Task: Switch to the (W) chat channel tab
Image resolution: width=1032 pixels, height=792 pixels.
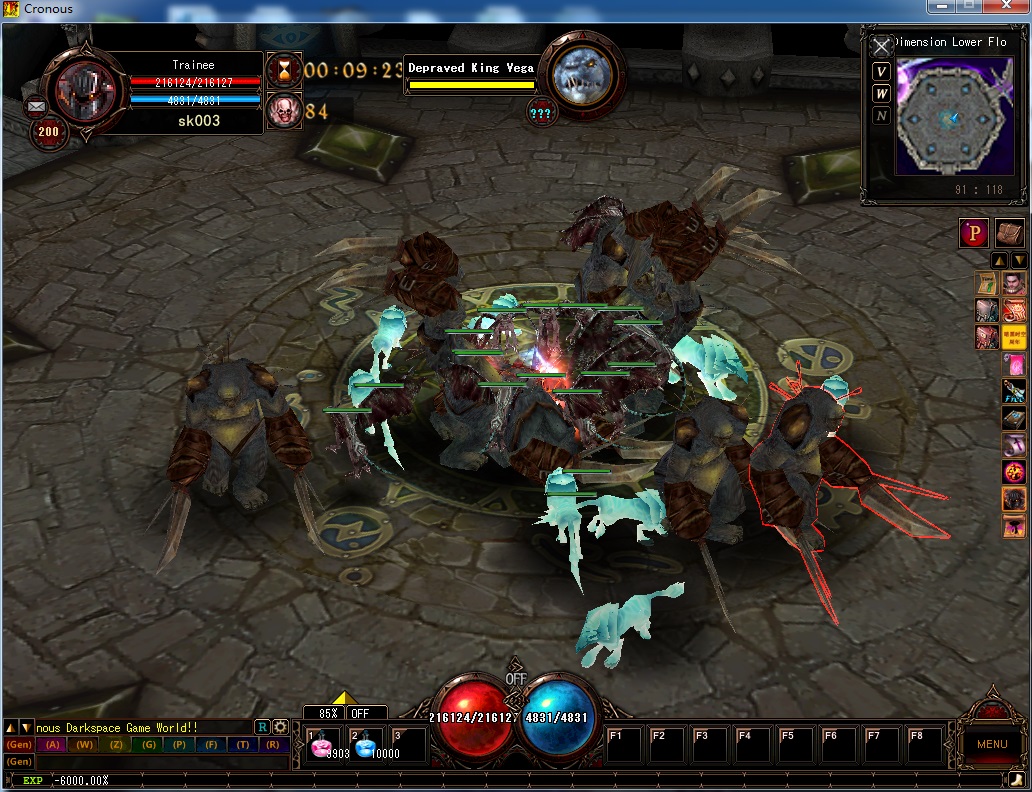Action: pyautogui.click(x=85, y=744)
